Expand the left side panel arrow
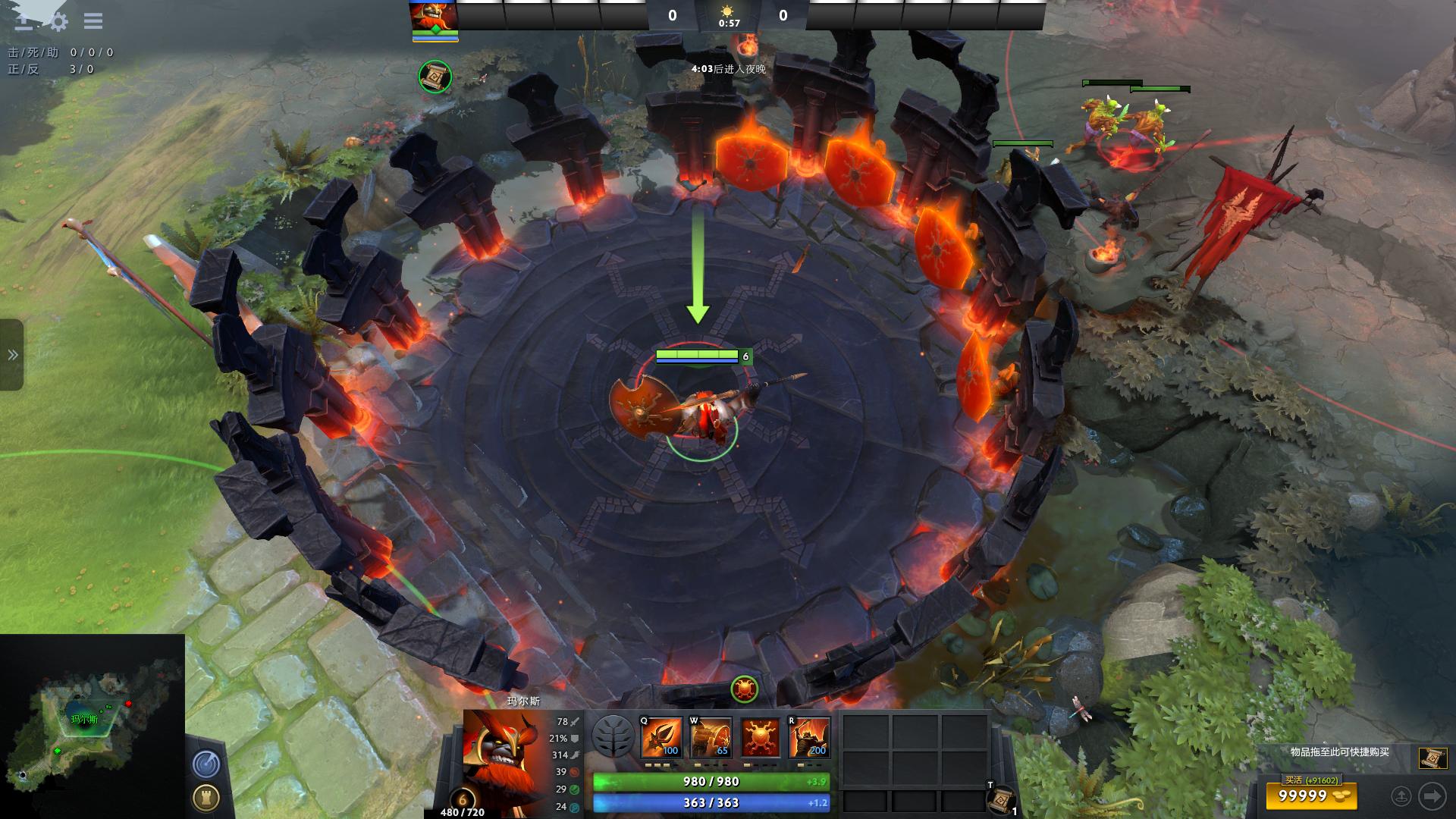The height and width of the screenshot is (819, 1456). (x=12, y=355)
